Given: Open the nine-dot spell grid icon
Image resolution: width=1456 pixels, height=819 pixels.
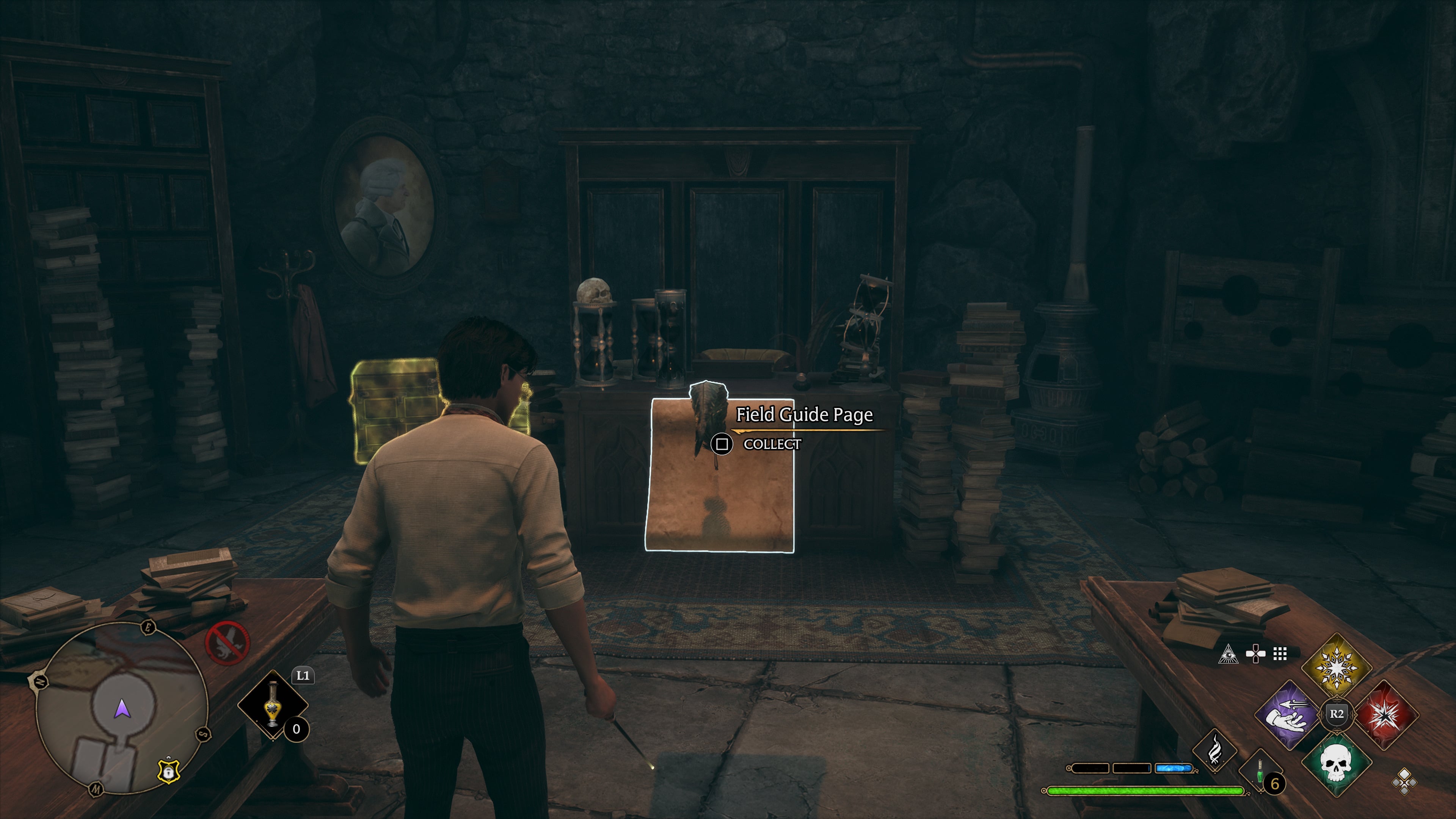Looking at the screenshot, I should pyautogui.click(x=1280, y=654).
